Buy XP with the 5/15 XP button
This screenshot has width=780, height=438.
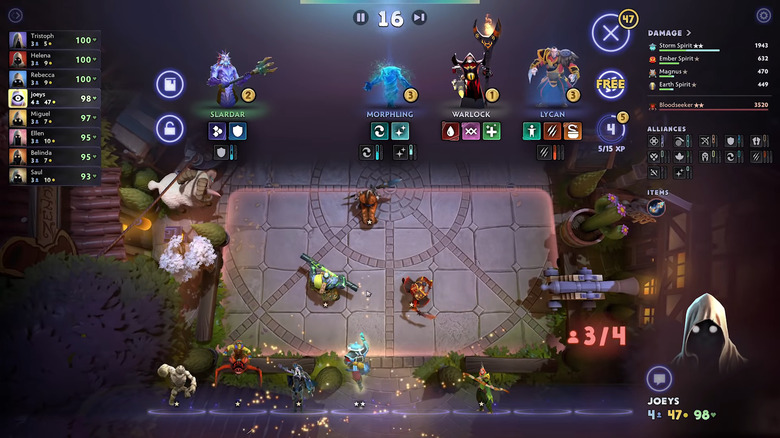[611, 131]
